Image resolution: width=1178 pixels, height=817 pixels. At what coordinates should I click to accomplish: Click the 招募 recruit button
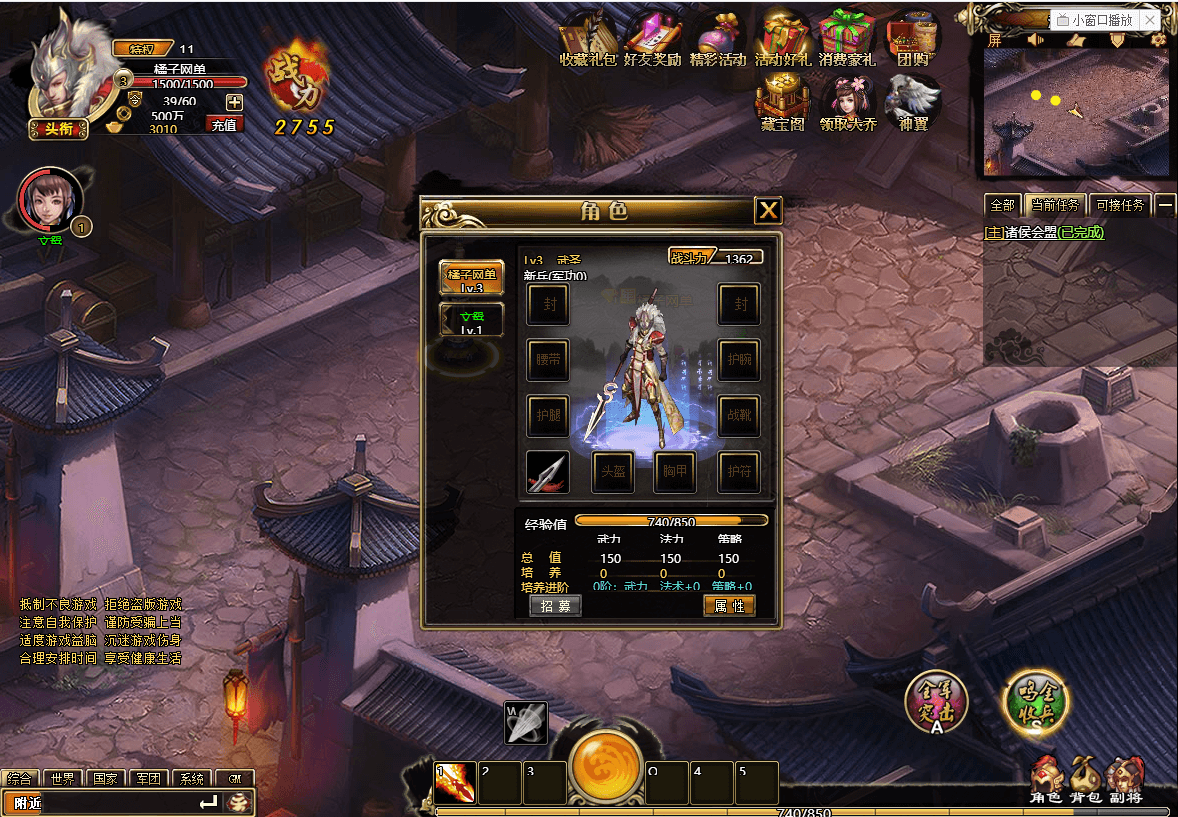pyautogui.click(x=555, y=606)
